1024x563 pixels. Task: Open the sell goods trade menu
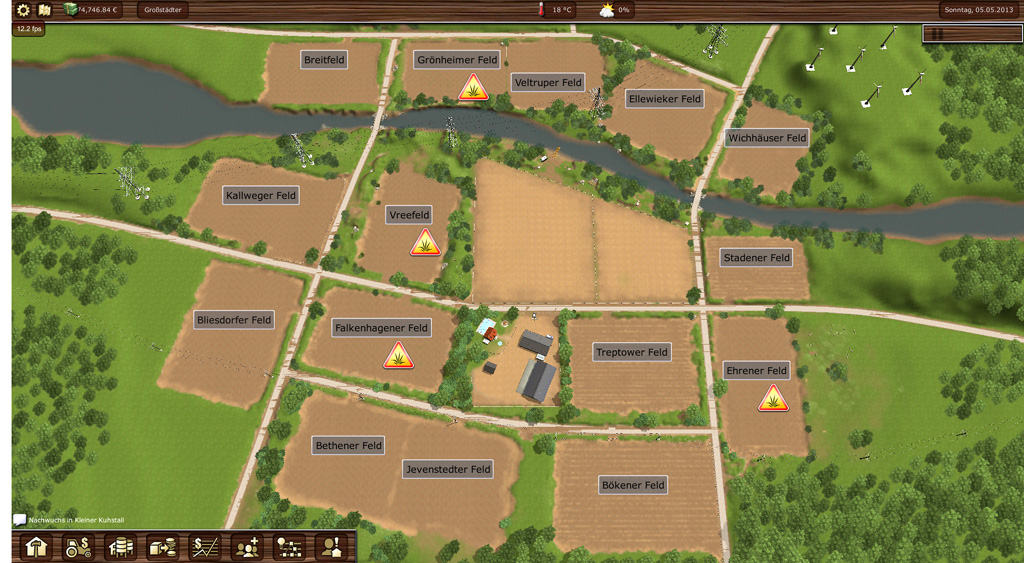point(162,547)
